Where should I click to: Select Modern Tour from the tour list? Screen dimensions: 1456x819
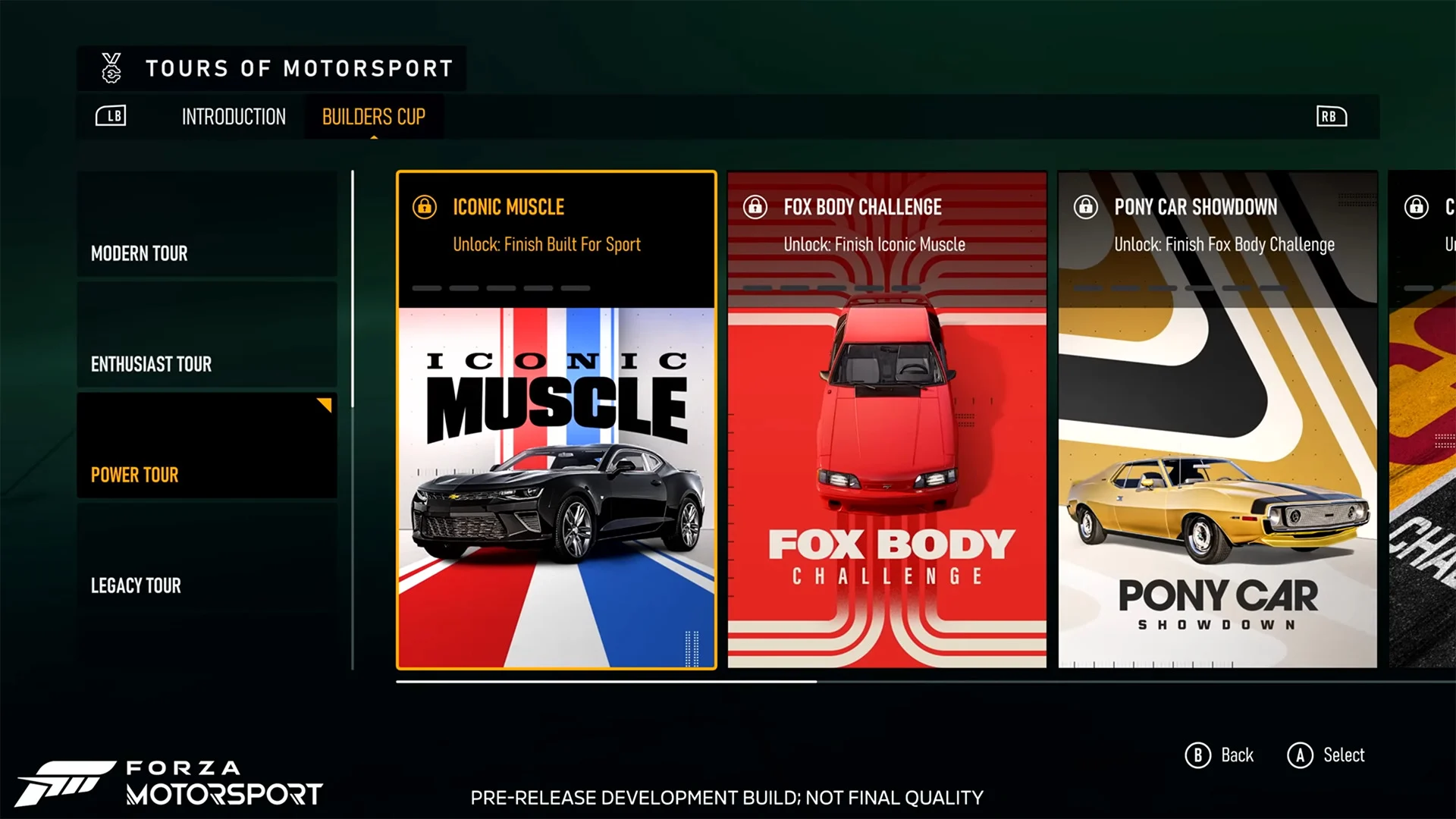click(x=206, y=224)
